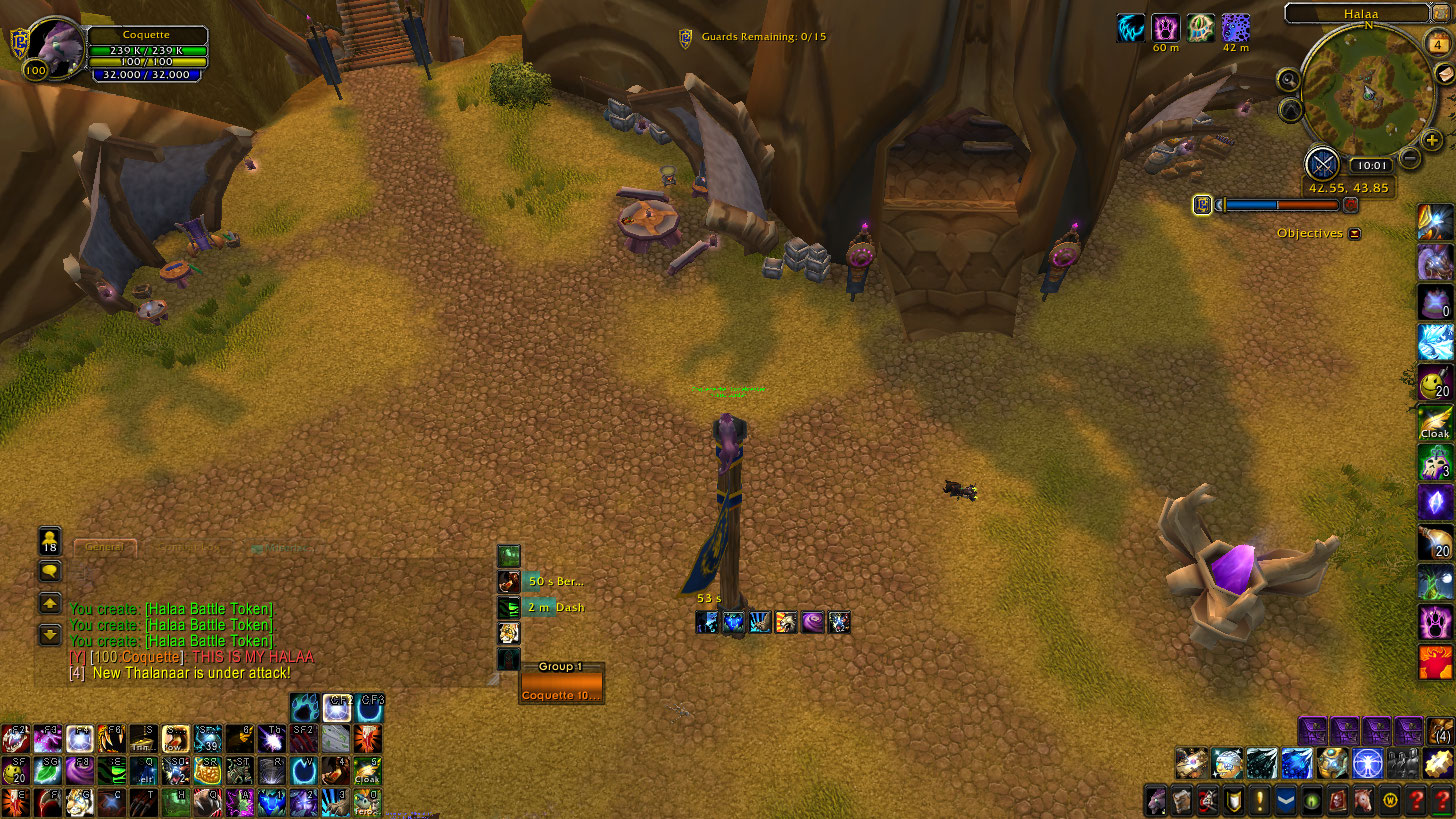Open the mounts horse micro button
The height and width of the screenshot is (819, 1456).
1363,801
